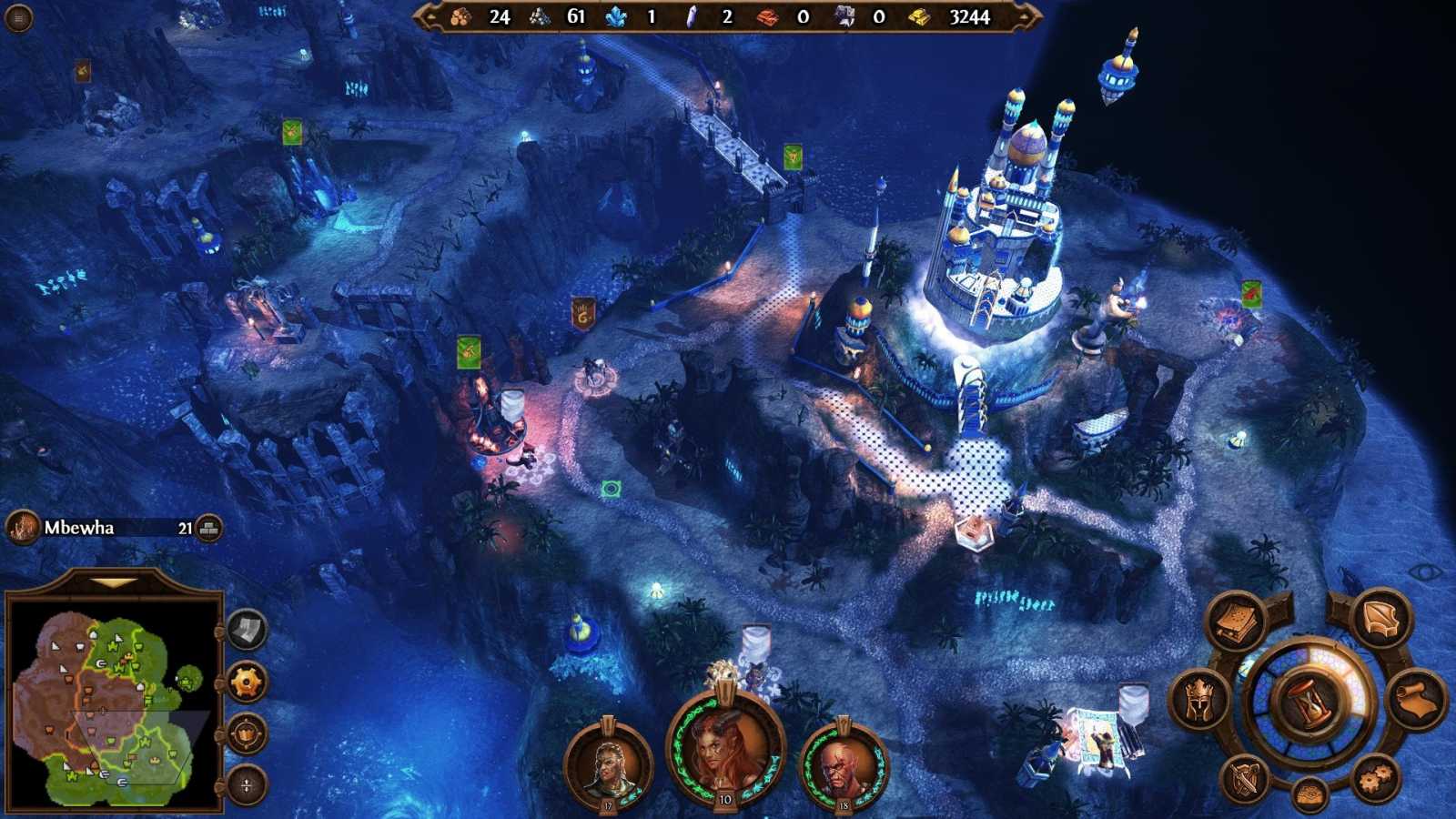Open the quest log scroll icon
The width and height of the screenshot is (1456, 819).
click(1417, 698)
